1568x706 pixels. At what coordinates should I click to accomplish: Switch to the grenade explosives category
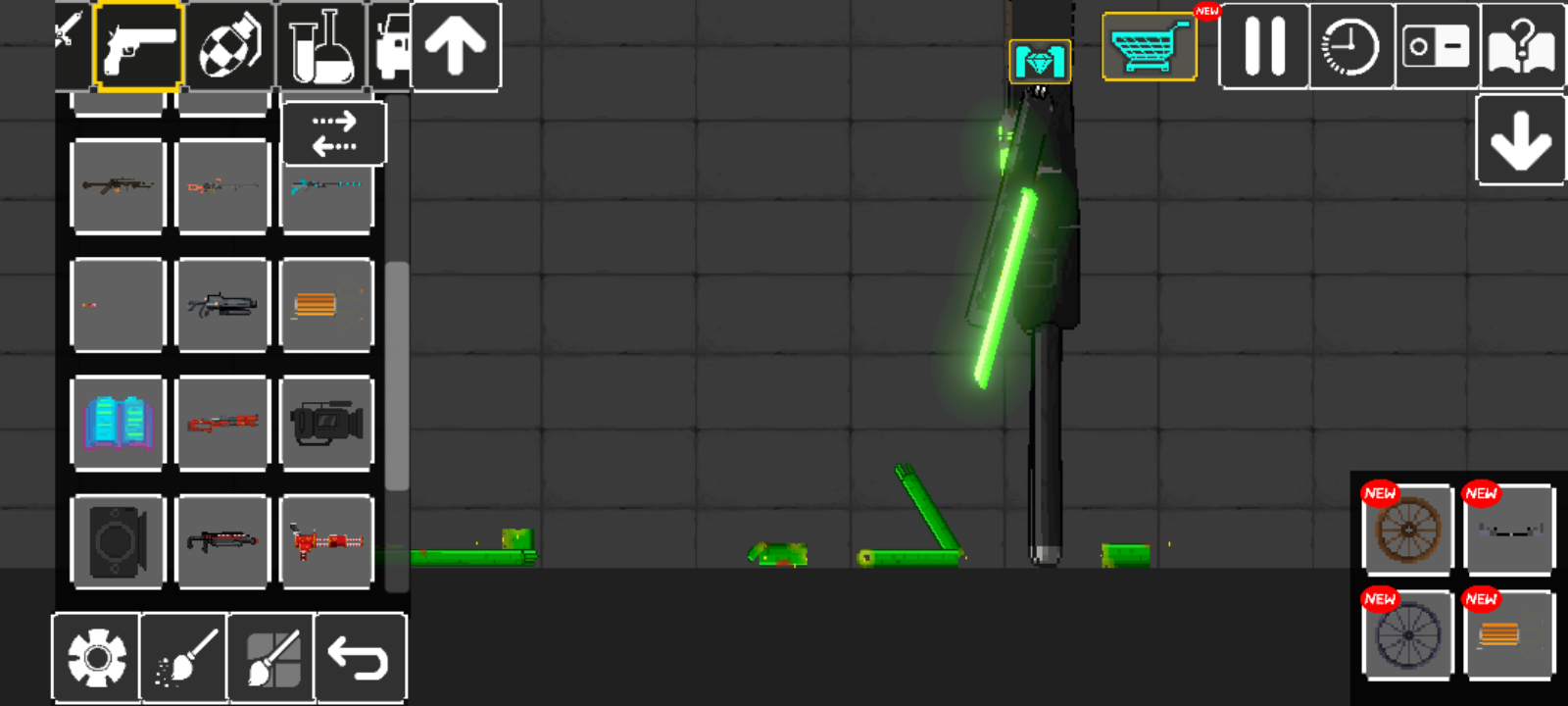point(229,46)
